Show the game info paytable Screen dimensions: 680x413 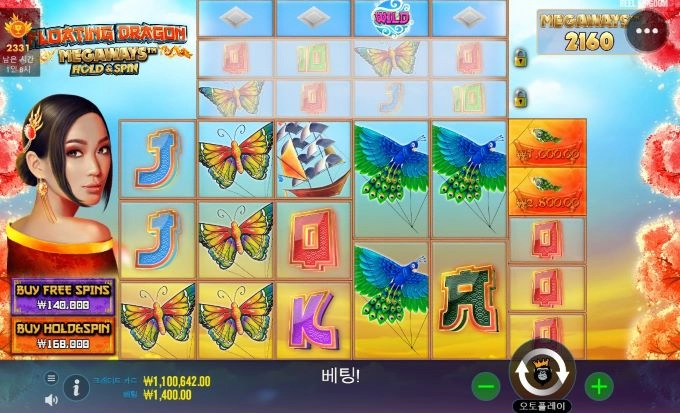pos(74,385)
